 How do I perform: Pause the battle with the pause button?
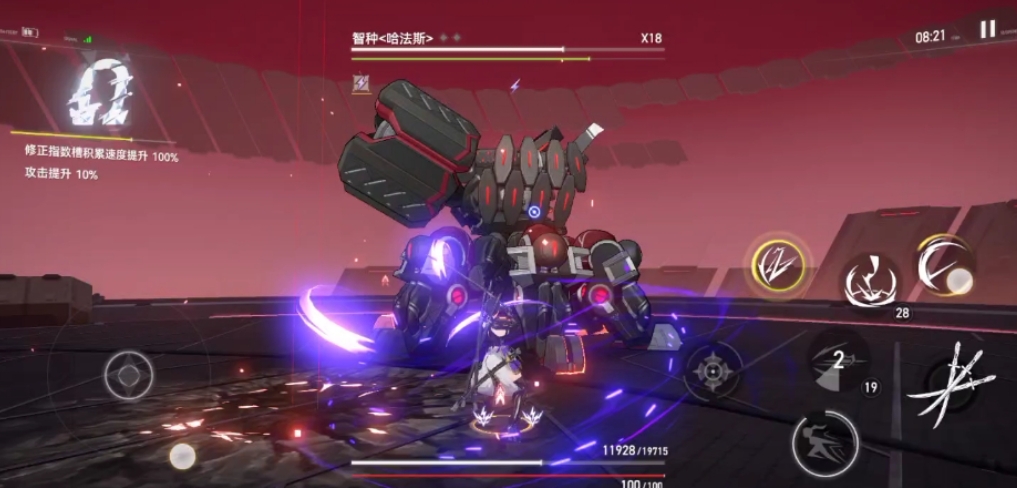(x=987, y=30)
